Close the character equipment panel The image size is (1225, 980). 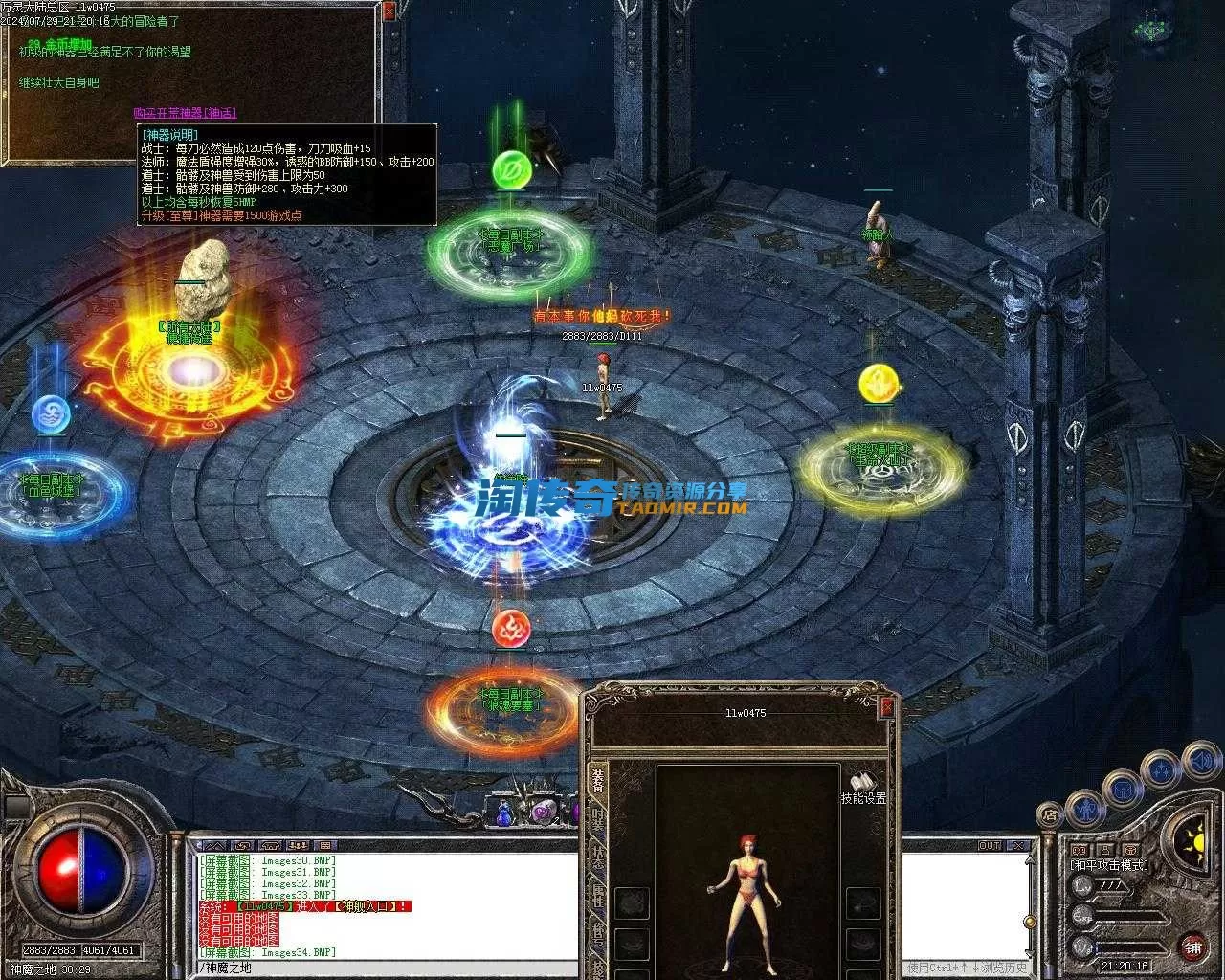887,706
